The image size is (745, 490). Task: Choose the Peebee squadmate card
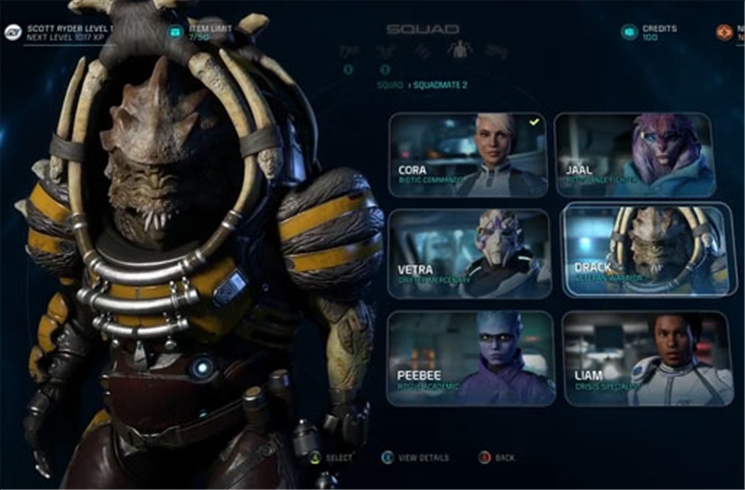pos(468,358)
